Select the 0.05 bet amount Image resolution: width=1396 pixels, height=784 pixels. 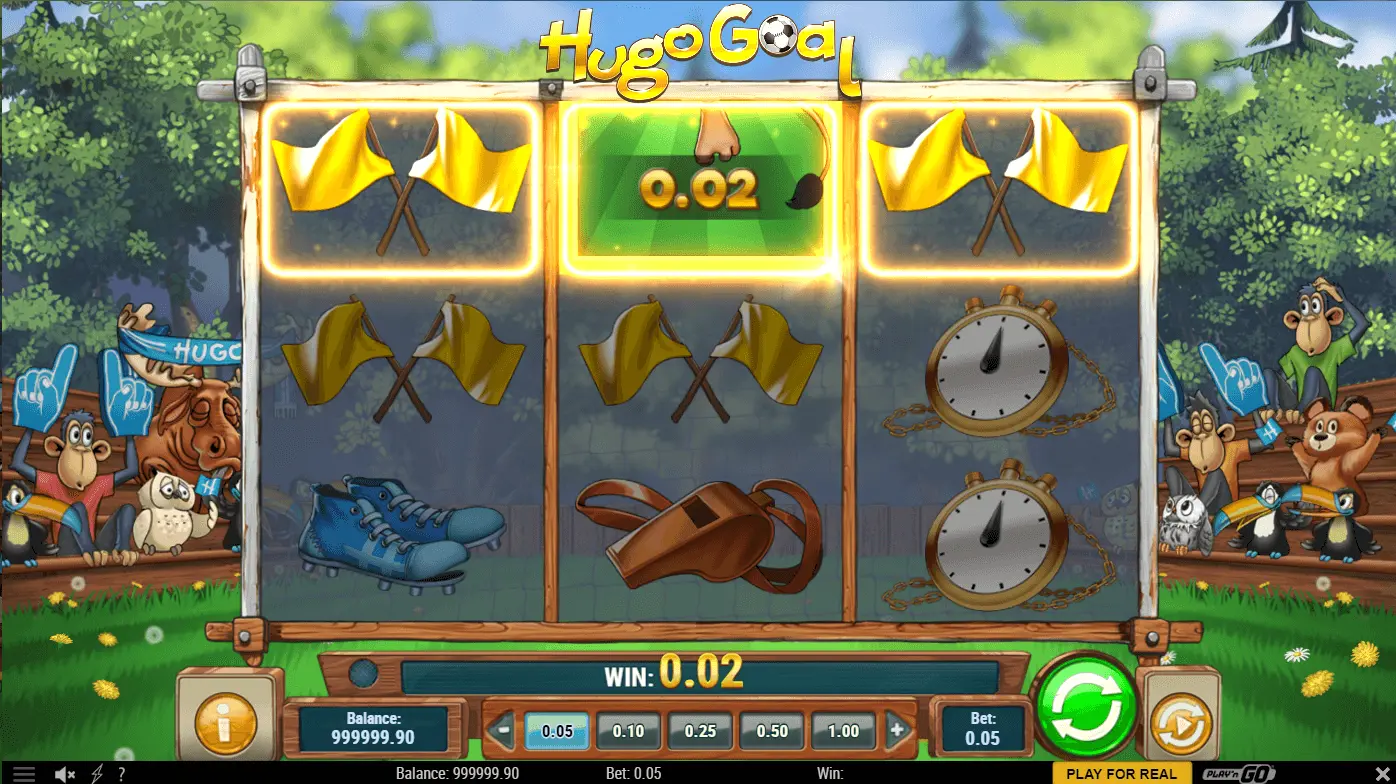[x=557, y=731]
